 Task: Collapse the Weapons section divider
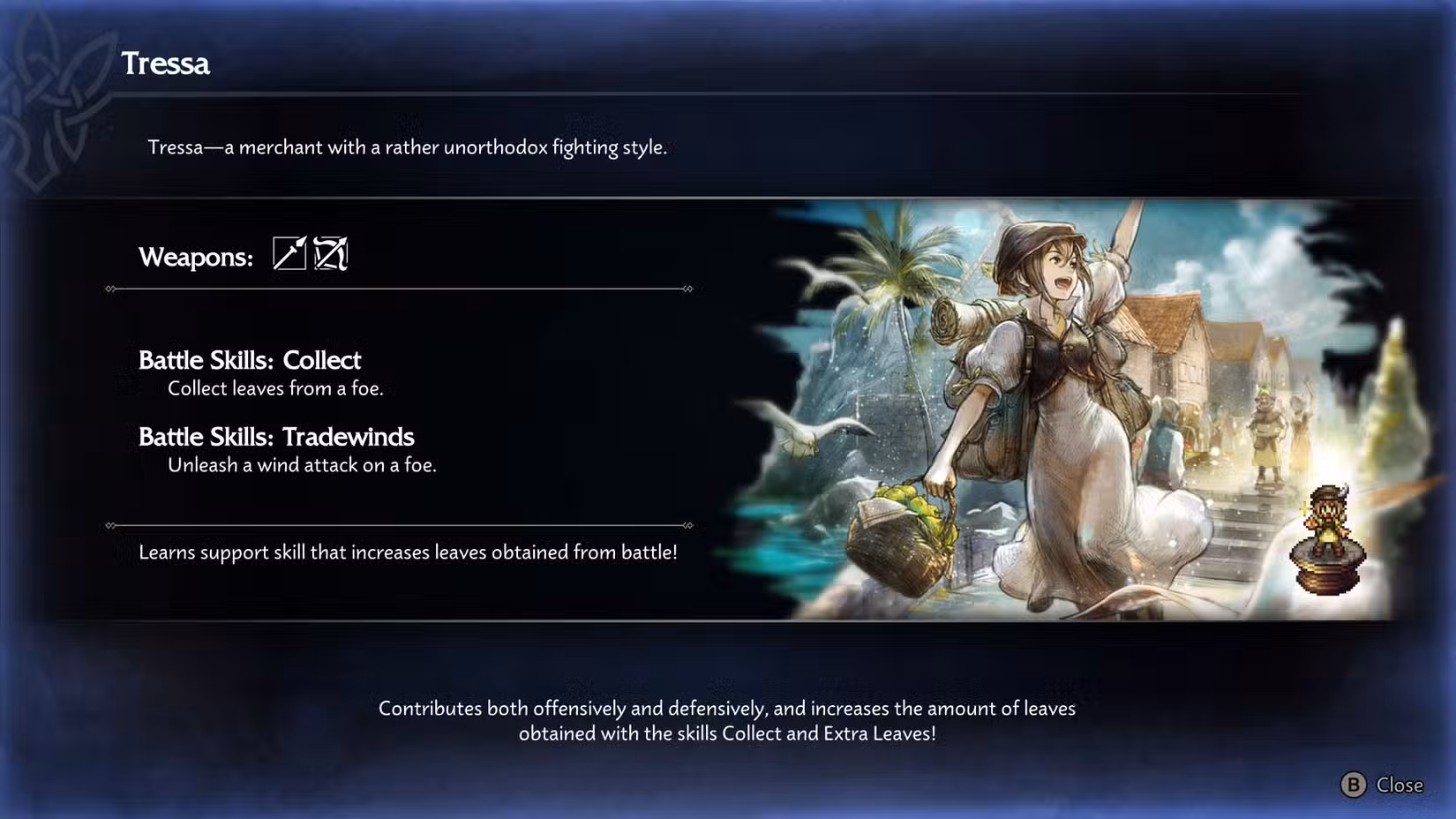click(x=397, y=288)
